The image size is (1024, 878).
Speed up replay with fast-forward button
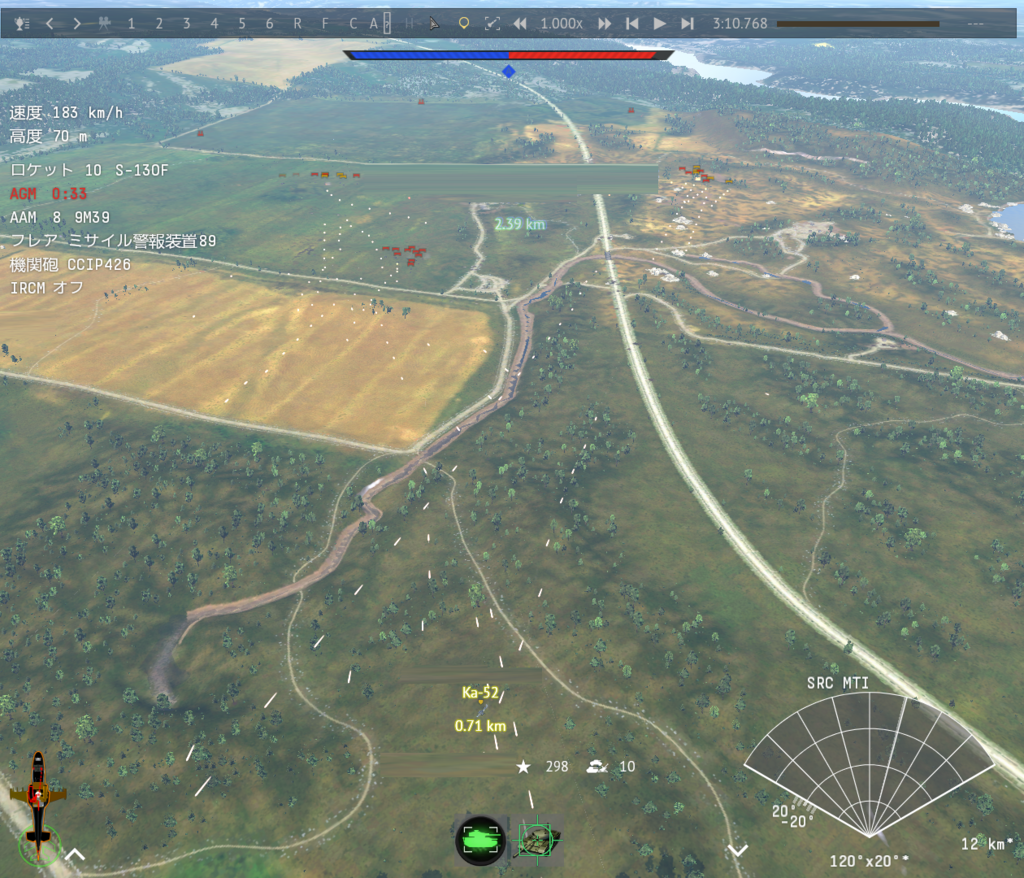tap(604, 23)
